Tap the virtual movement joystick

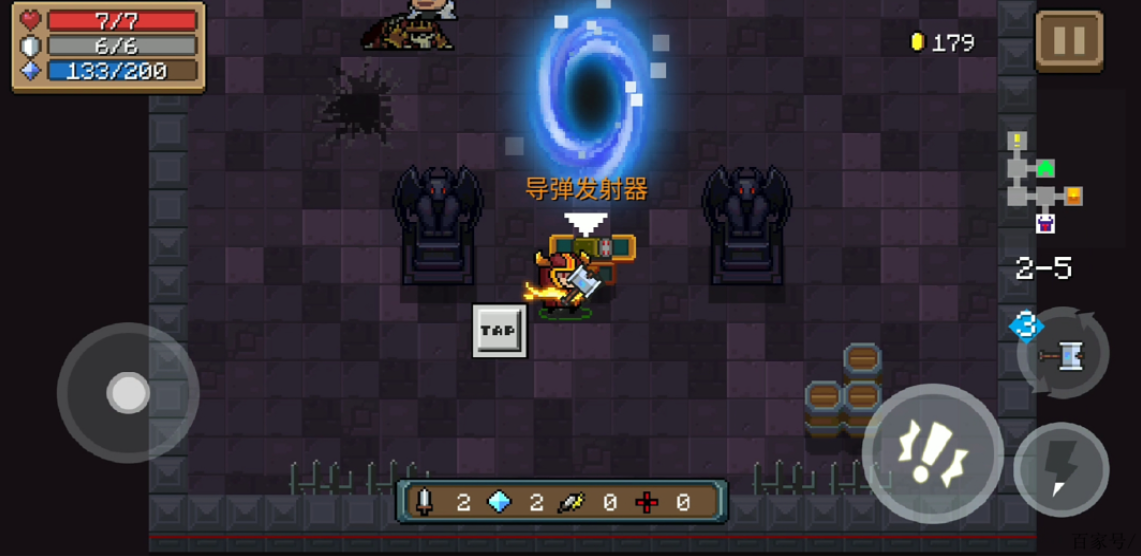[128, 393]
